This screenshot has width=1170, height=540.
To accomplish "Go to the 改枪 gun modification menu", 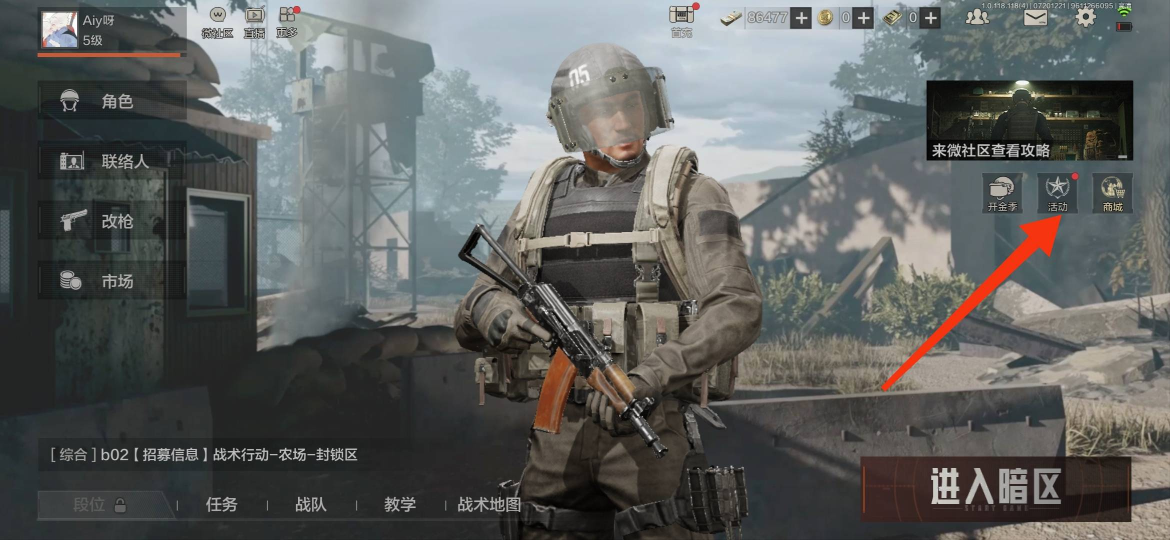I will pyautogui.click(x=112, y=221).
